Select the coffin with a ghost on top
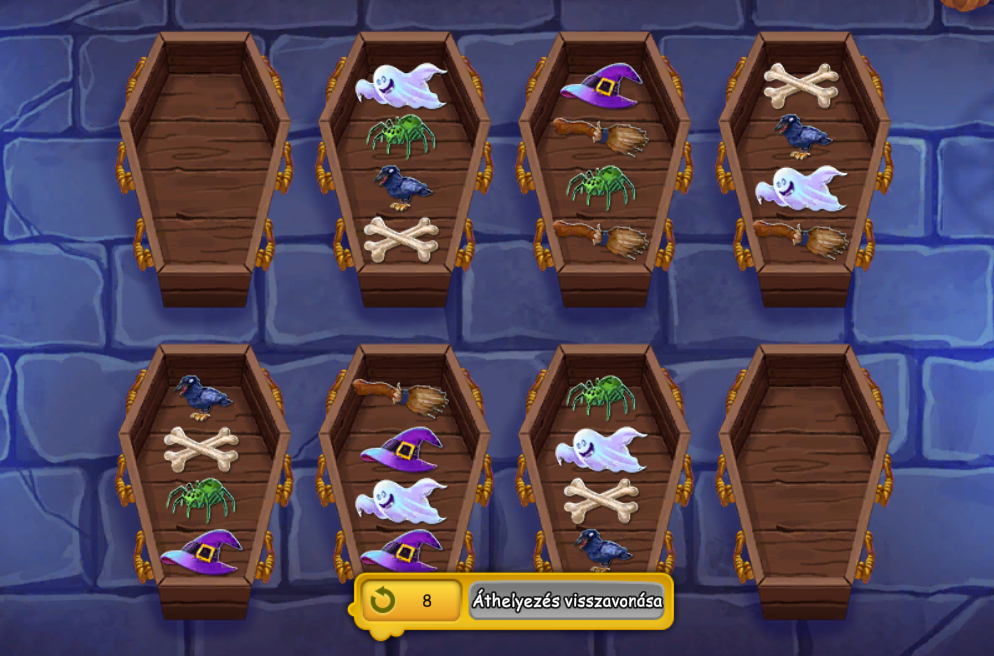Viewport: 994px width, 656px height. pos(404,165)
